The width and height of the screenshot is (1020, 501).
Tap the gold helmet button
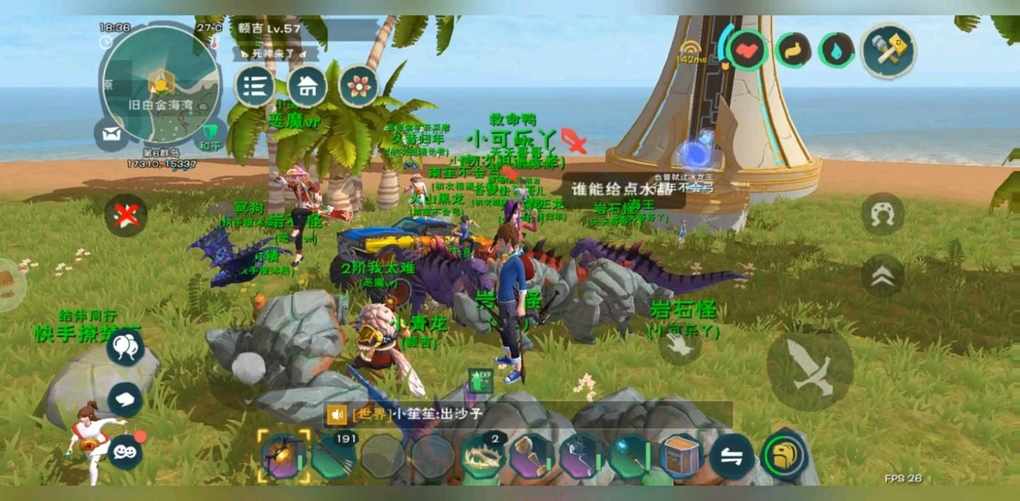click(784, 456)
